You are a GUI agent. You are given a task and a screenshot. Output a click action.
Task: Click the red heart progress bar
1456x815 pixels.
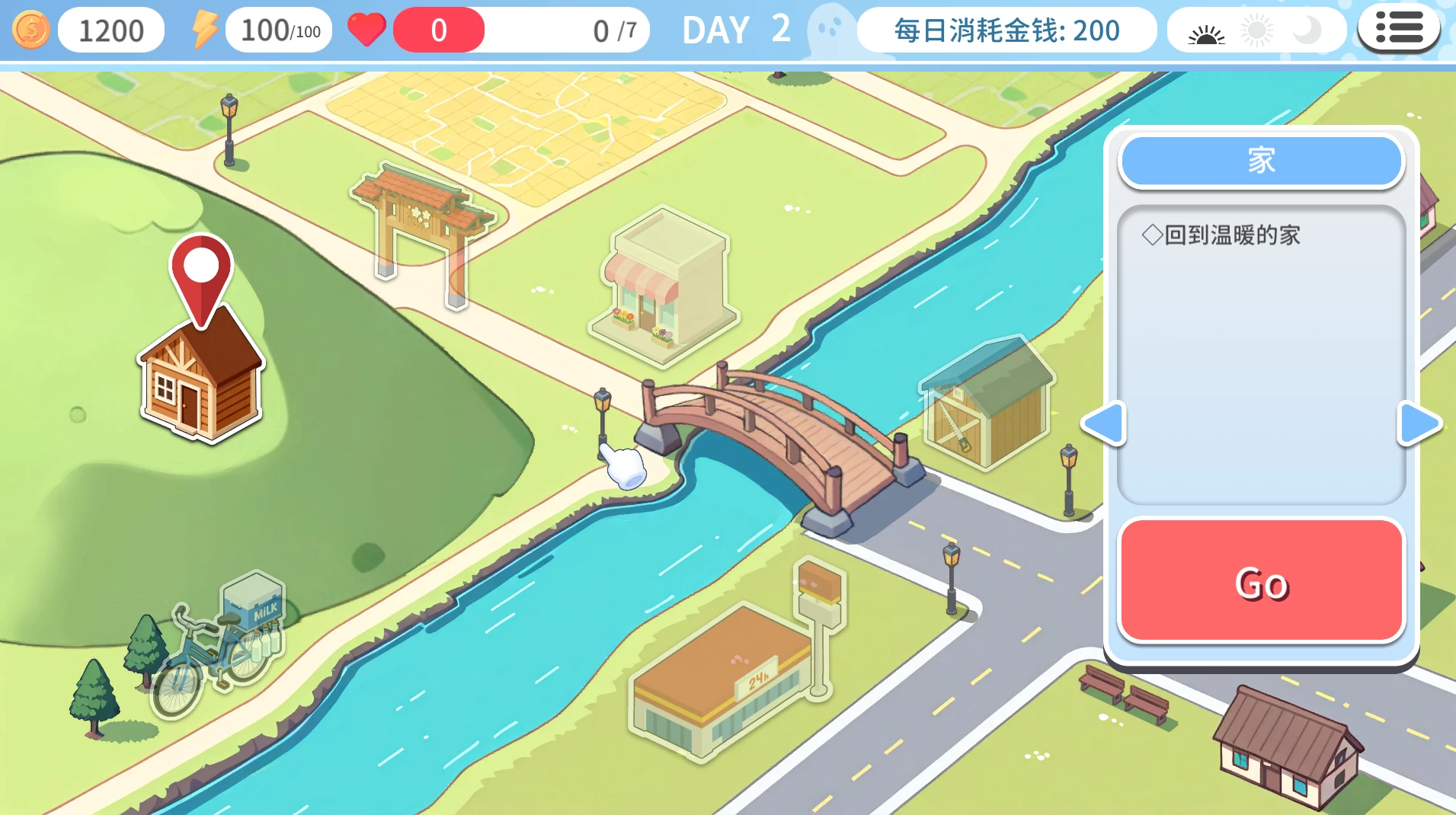(439, 29)
